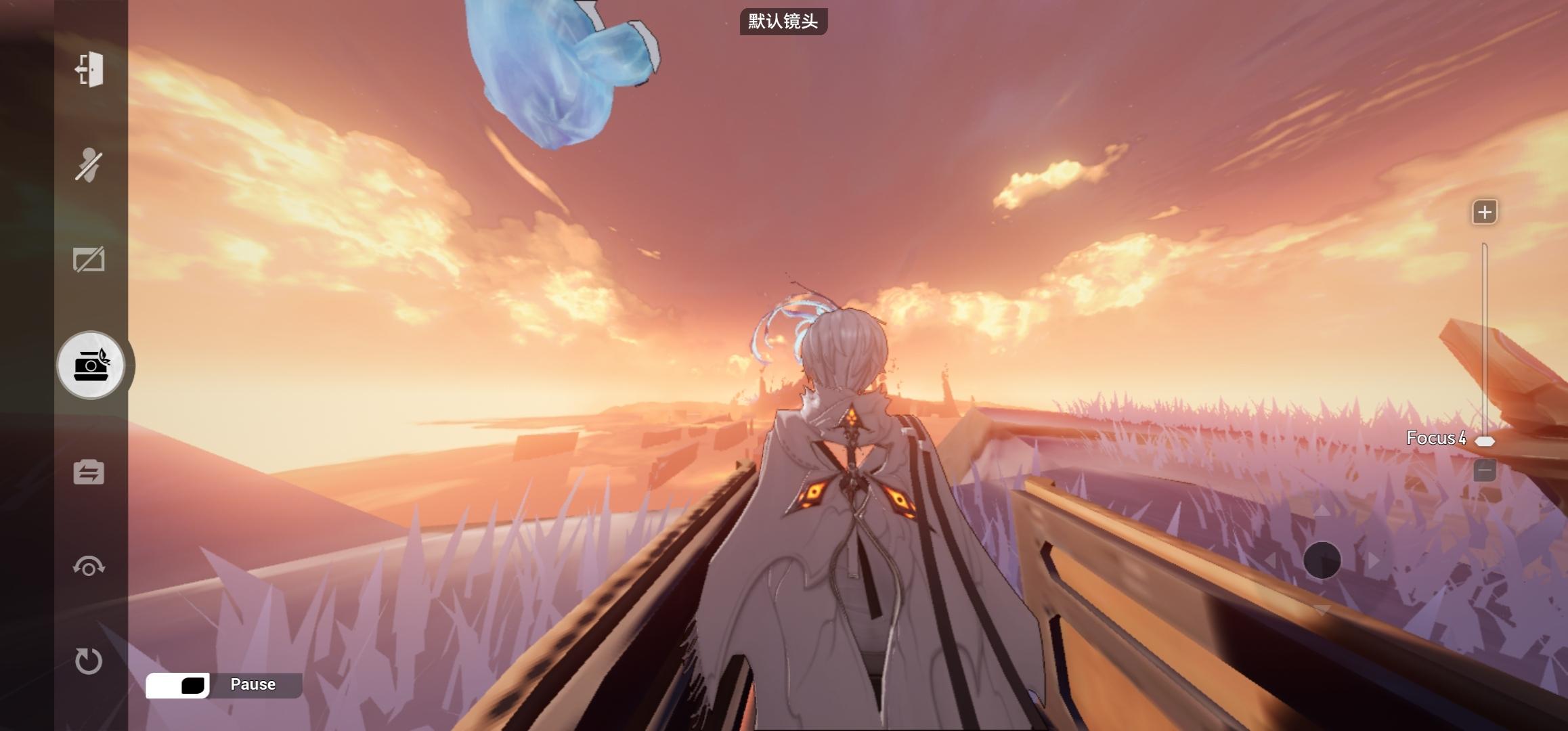The width and height of the screenshot is (1568, 731).
Task: Toggle the crossed-out frame icon
Action: (89, 260)
